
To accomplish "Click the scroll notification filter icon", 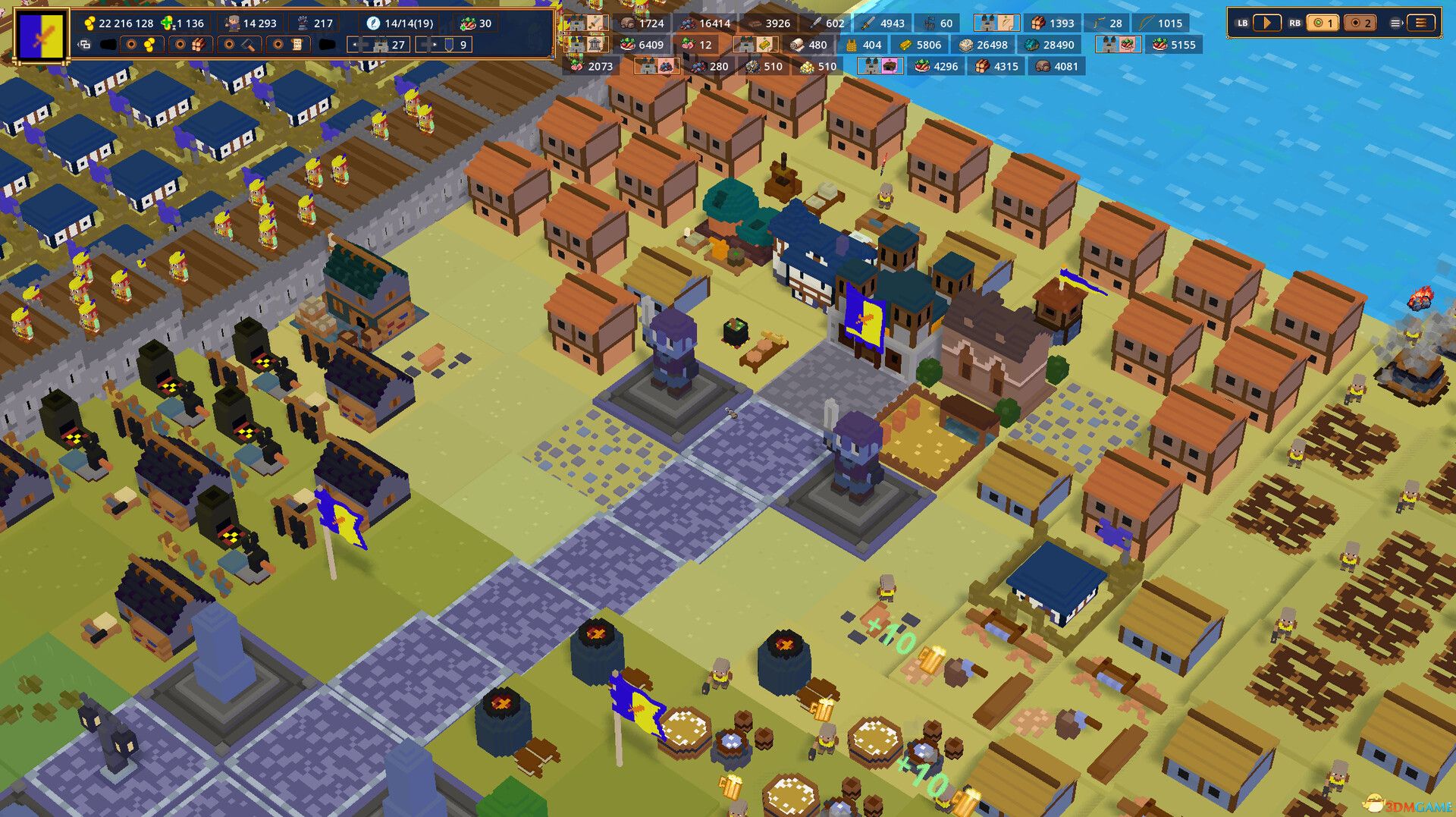I will click(289, 44).
